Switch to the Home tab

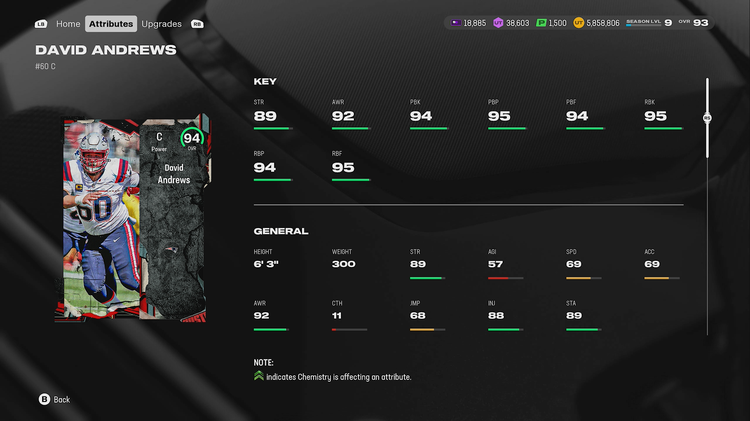[68, 23]
